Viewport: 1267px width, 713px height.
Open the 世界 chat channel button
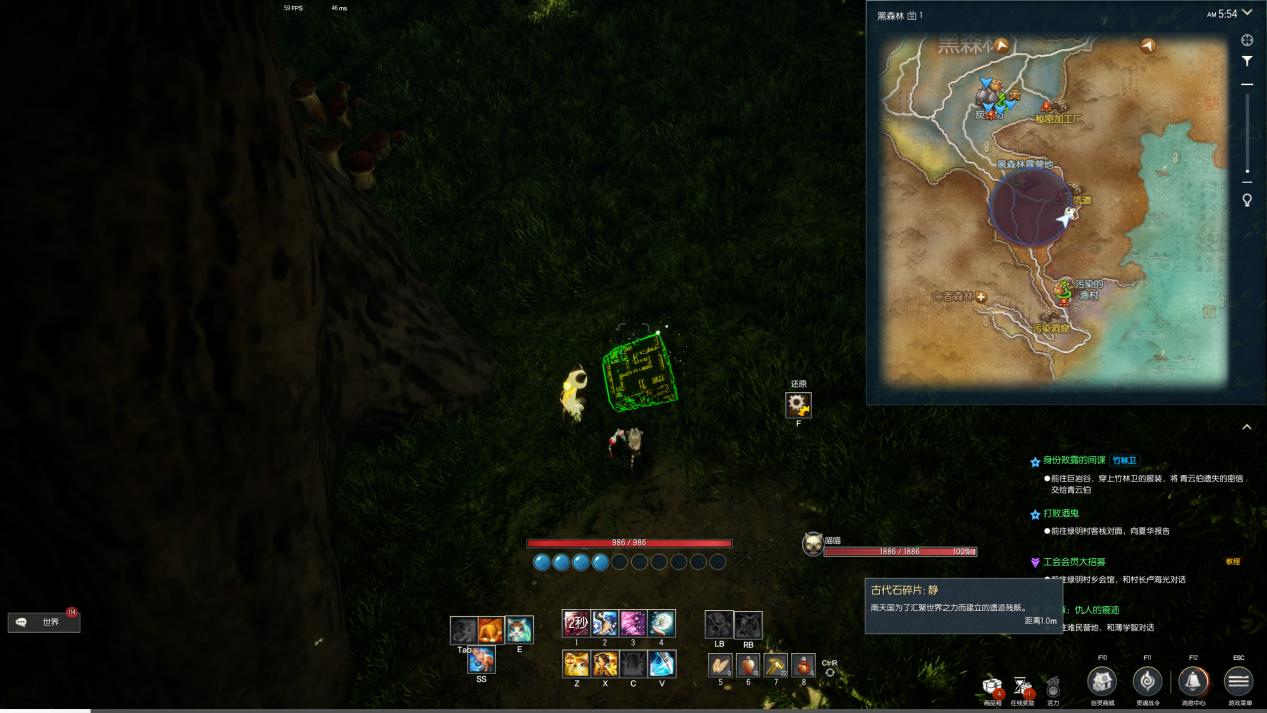pos(44,622)
